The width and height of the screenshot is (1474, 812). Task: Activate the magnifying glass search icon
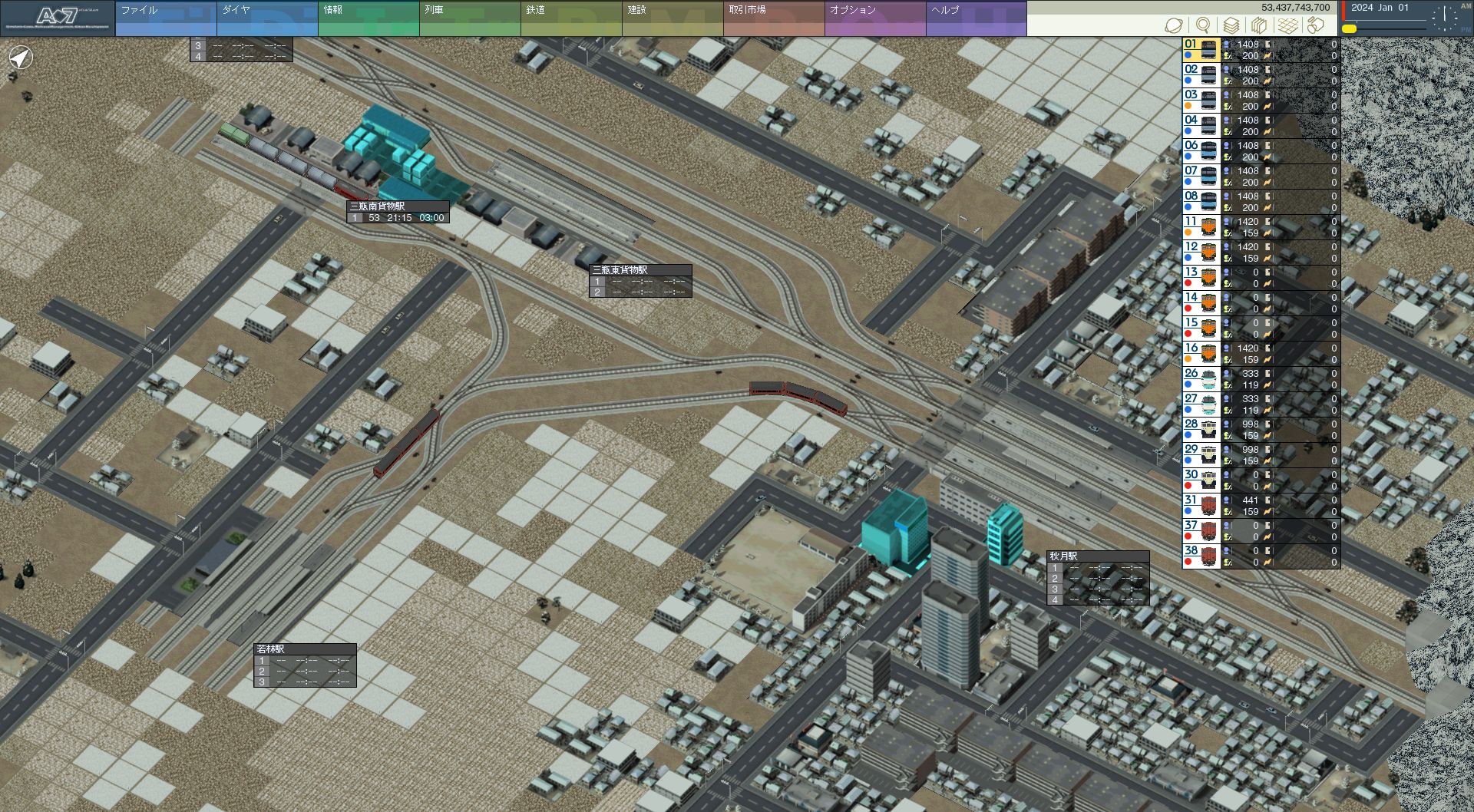coord(1203,25)
